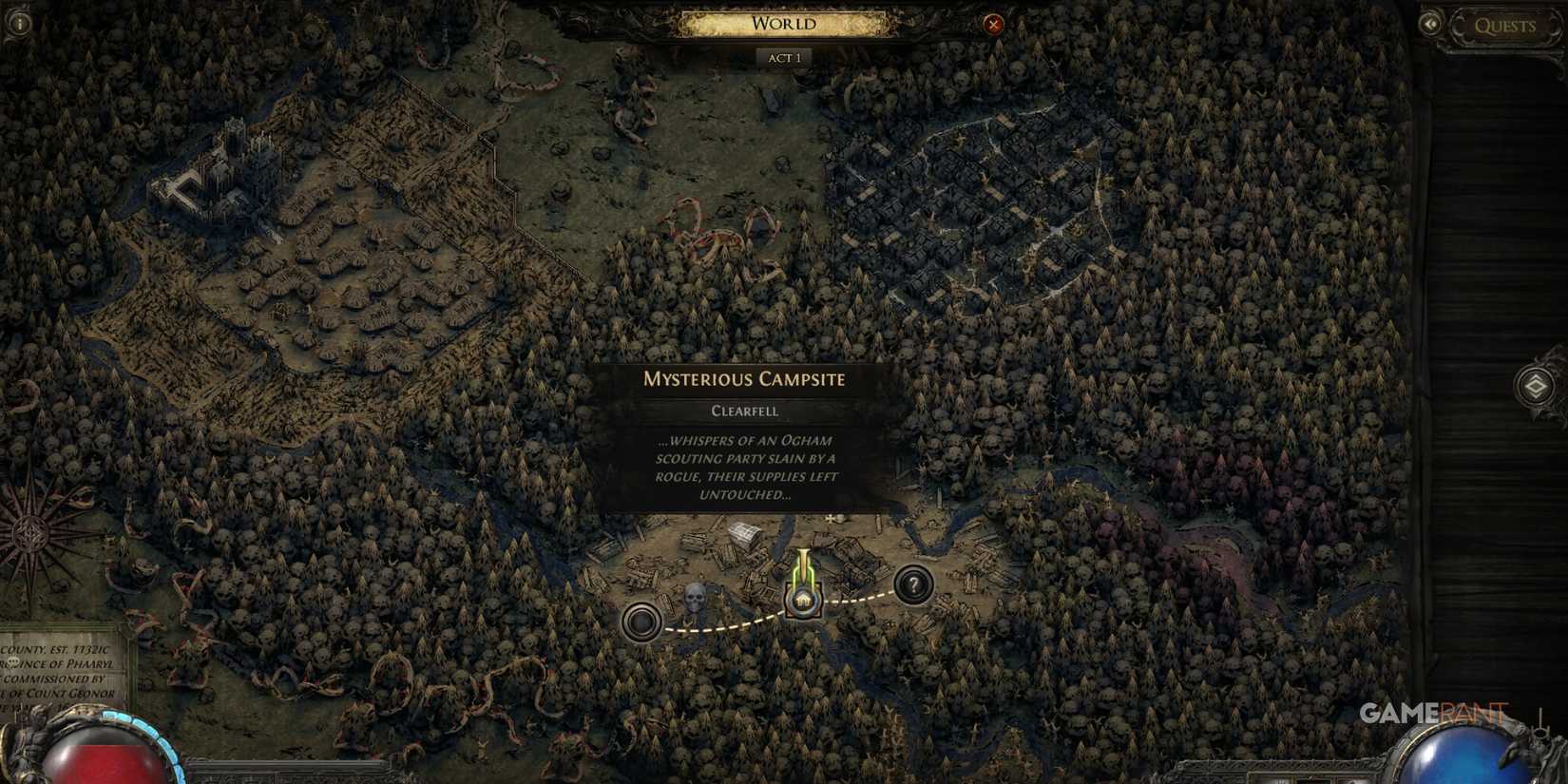Screen dimensions: 1568x784
Task: Open the question-mark unexplored location node
Action: pos(913,586)
